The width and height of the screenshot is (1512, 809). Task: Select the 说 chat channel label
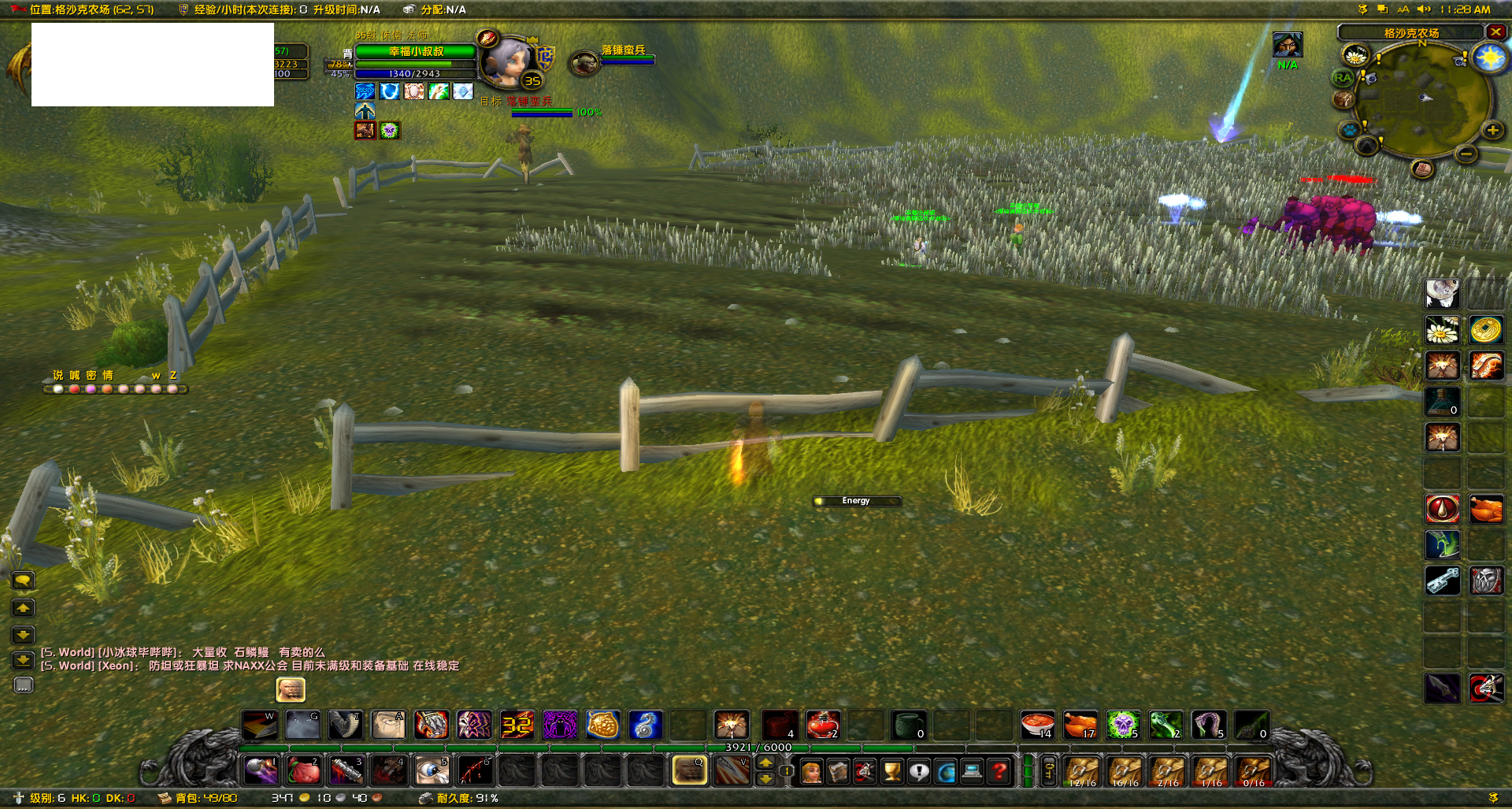[58, 375]
